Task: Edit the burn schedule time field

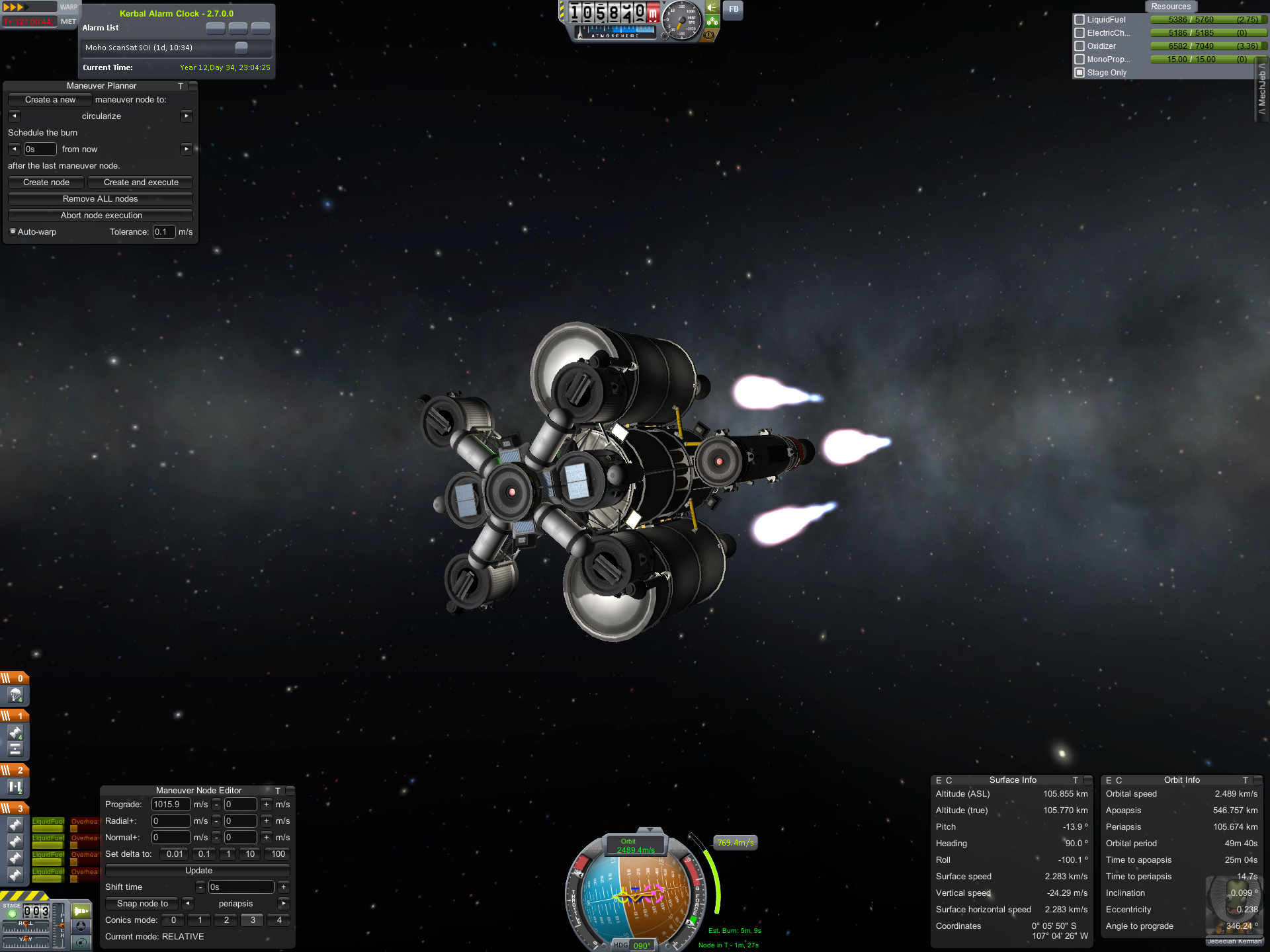Action: coord(40,149)
